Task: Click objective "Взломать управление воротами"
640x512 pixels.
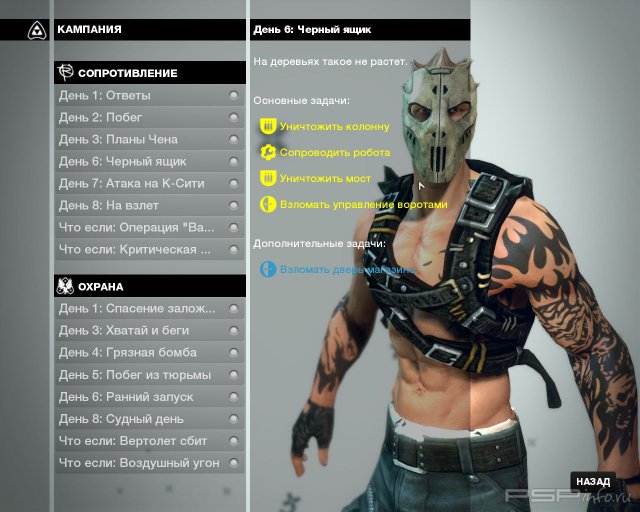Action: tap(363, 204)
